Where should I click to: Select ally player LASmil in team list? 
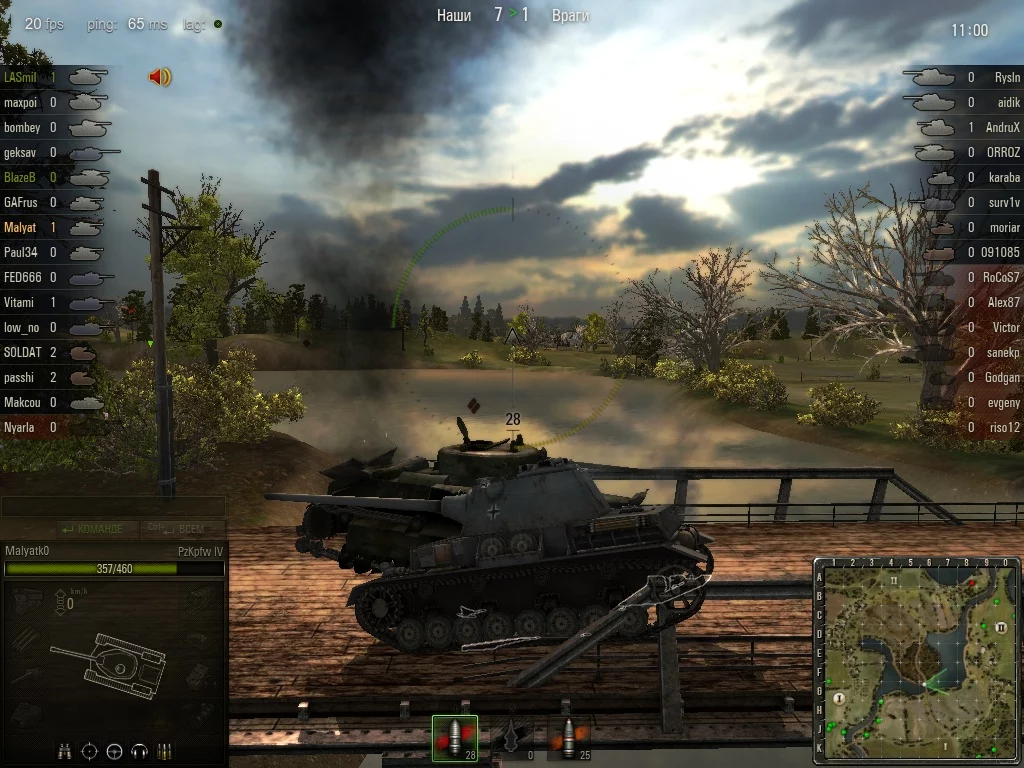(x=21, y=77)
